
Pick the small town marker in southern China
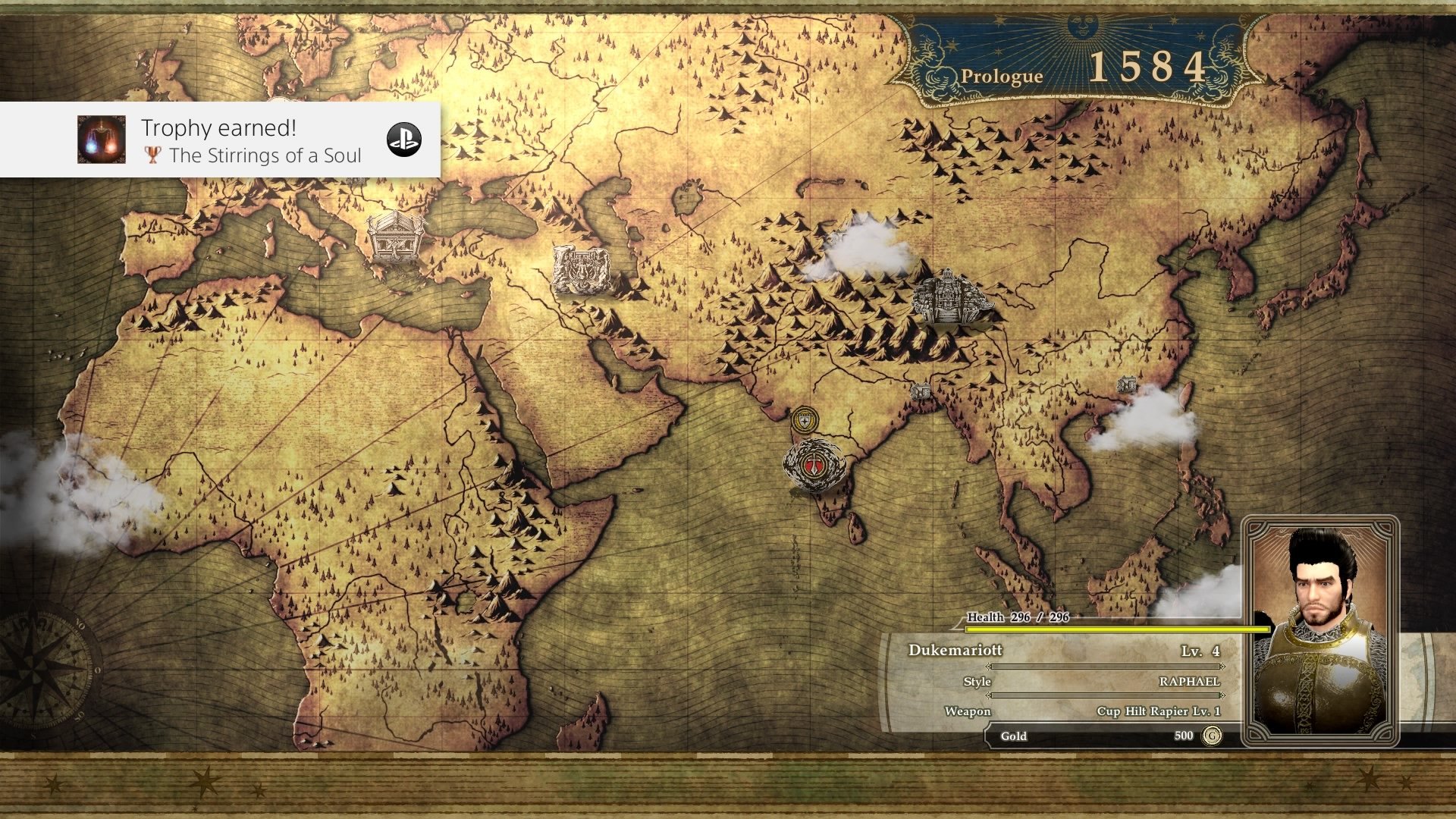tap(1128, 384)
